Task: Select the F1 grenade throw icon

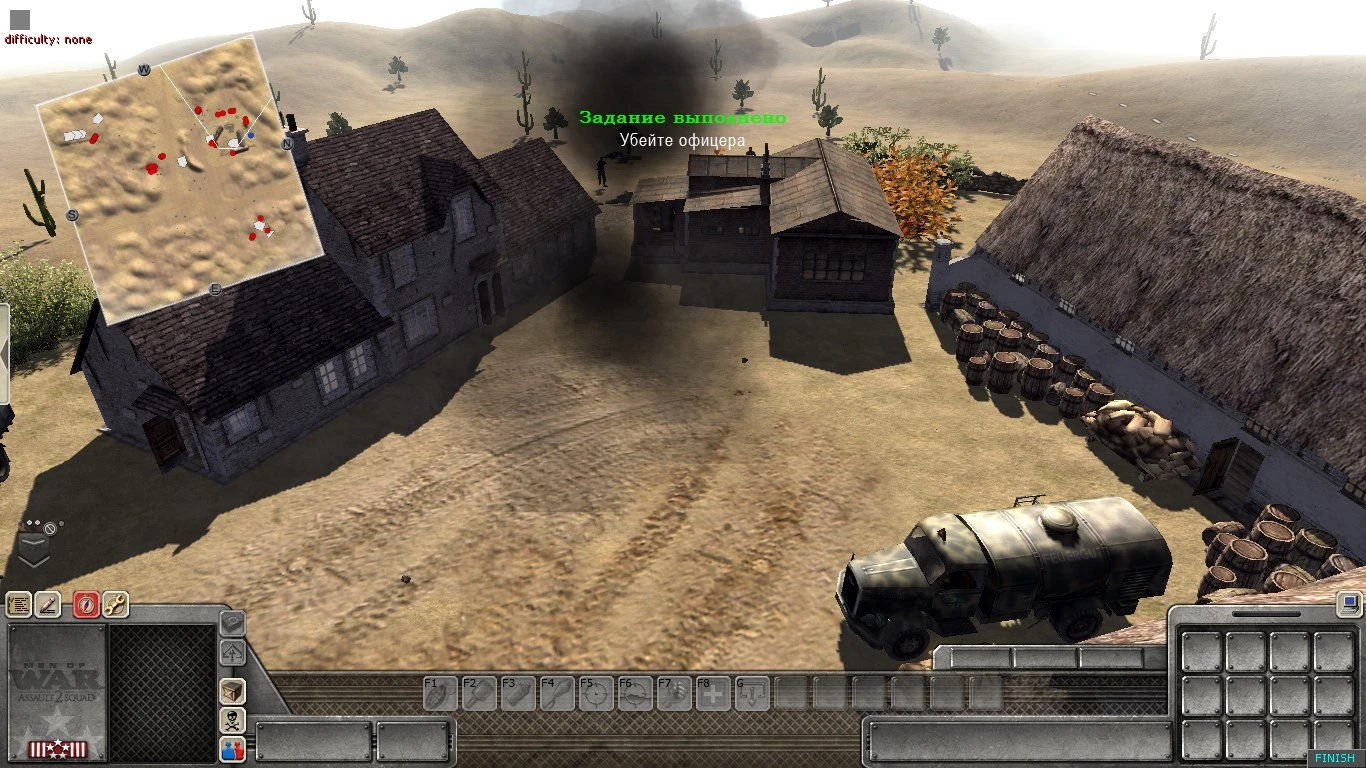Action: click(440, 692)
